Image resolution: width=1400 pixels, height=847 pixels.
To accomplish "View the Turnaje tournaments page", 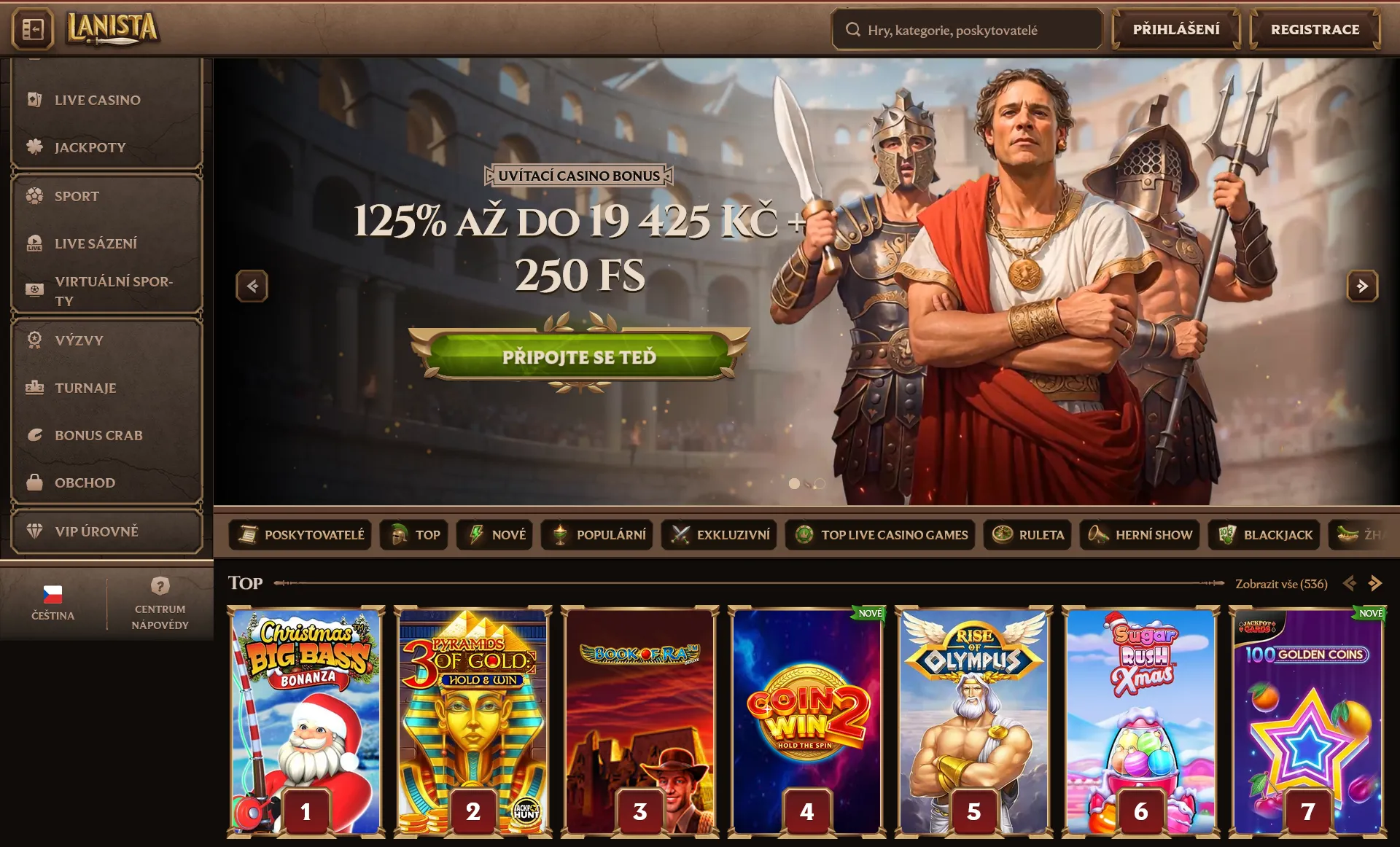I will tap(85, 388).
